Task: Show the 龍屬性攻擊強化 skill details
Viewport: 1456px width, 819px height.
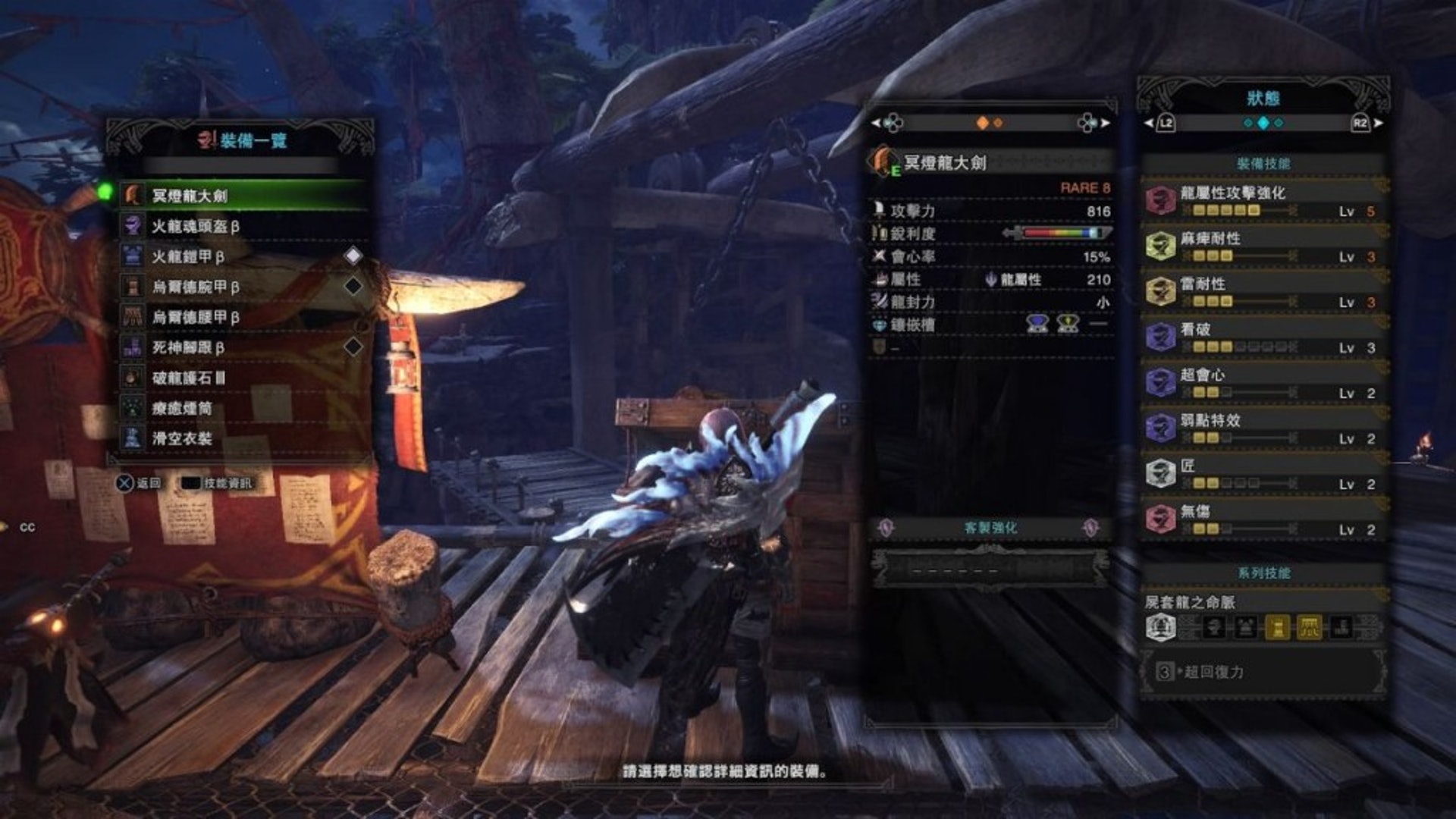Action: pyautogui.click(x=1263, y=201)
